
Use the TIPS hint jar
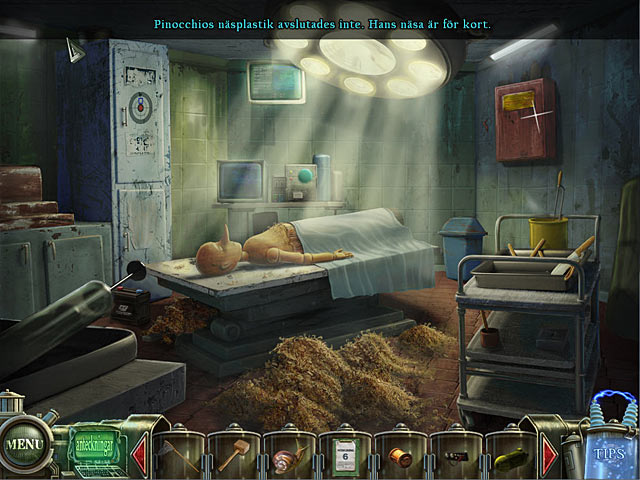tap(606, 445)
